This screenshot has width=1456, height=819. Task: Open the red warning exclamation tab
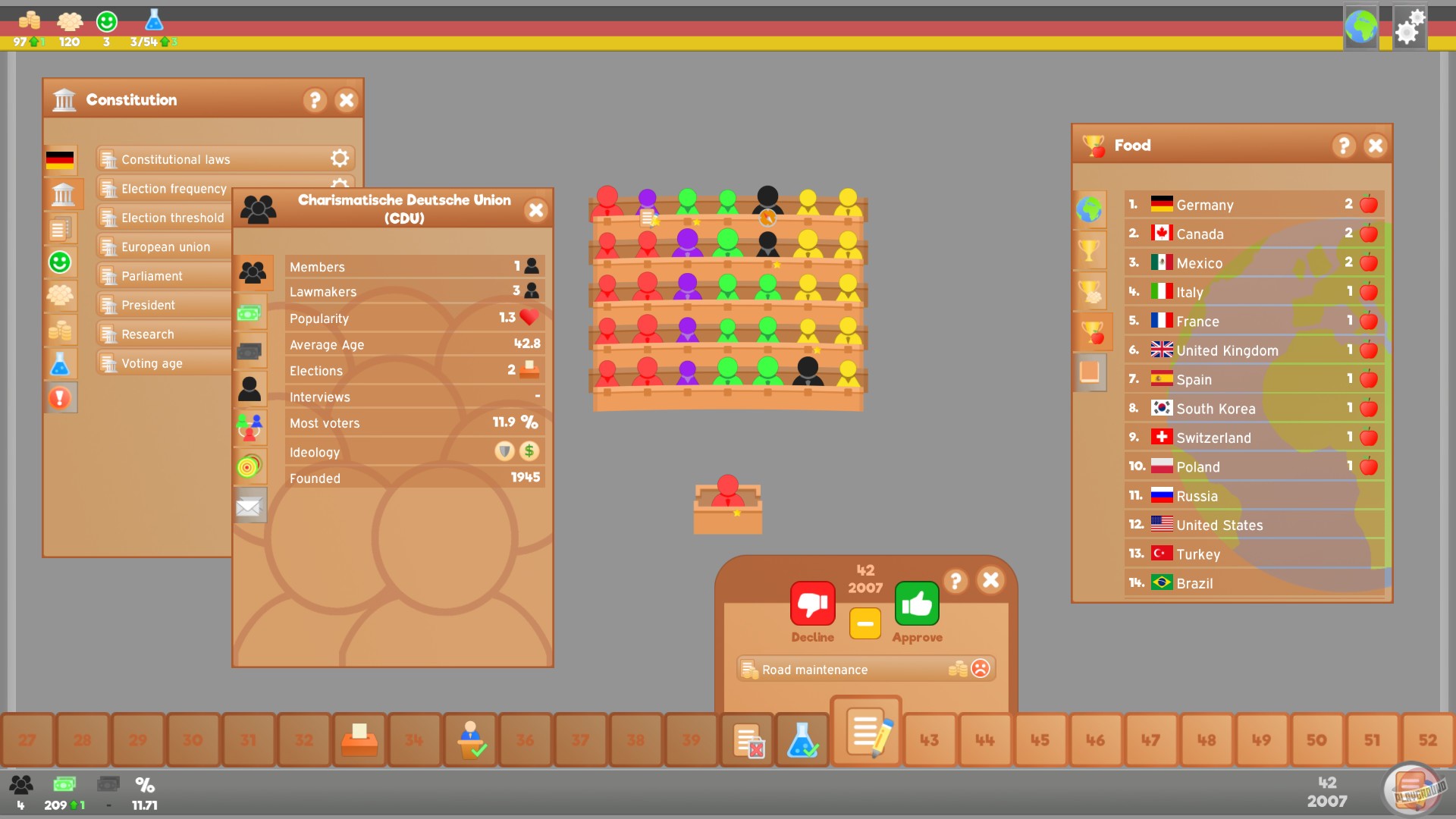61,397
